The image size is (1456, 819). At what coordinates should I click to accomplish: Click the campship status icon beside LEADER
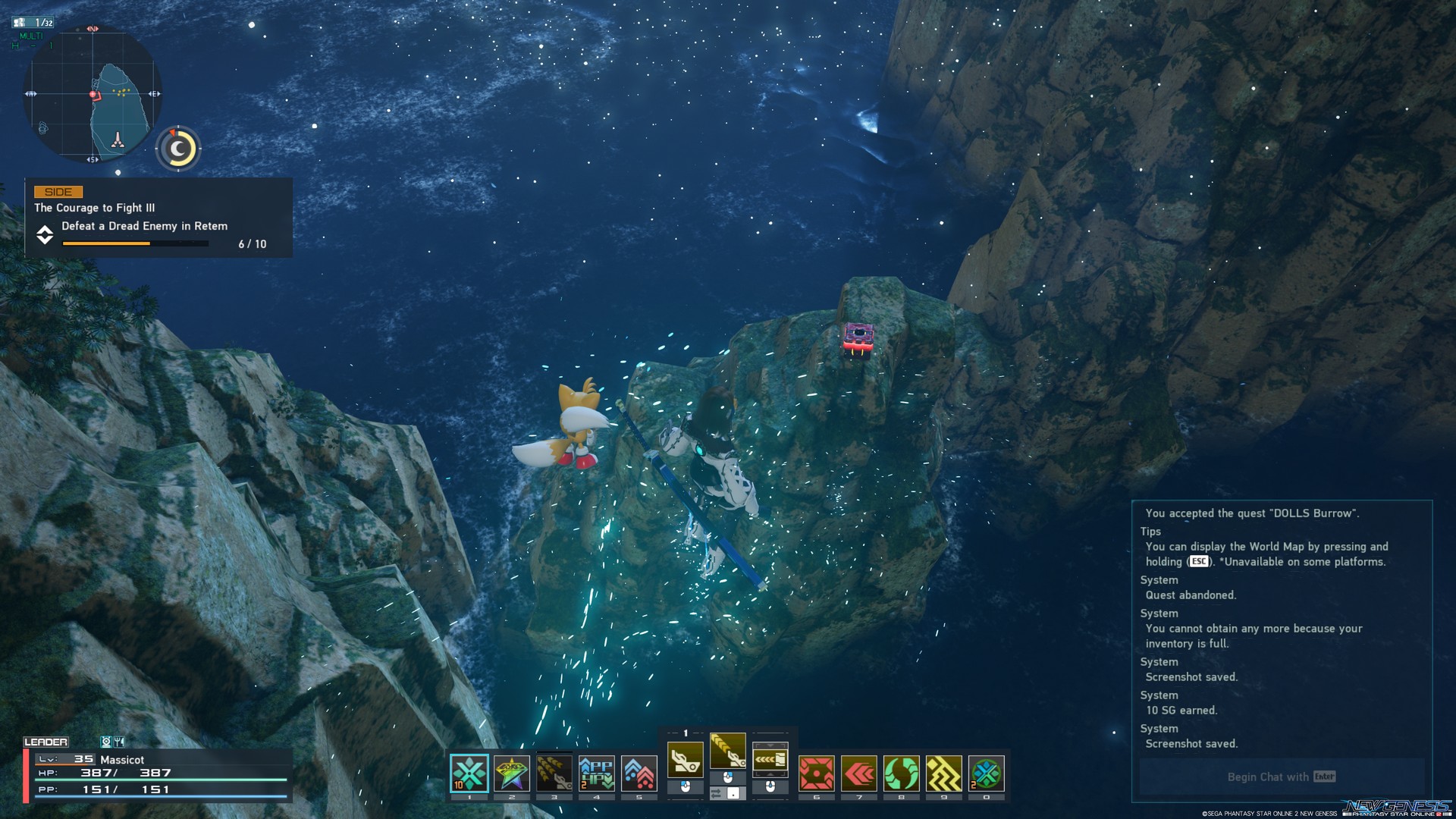click(106, 742)
